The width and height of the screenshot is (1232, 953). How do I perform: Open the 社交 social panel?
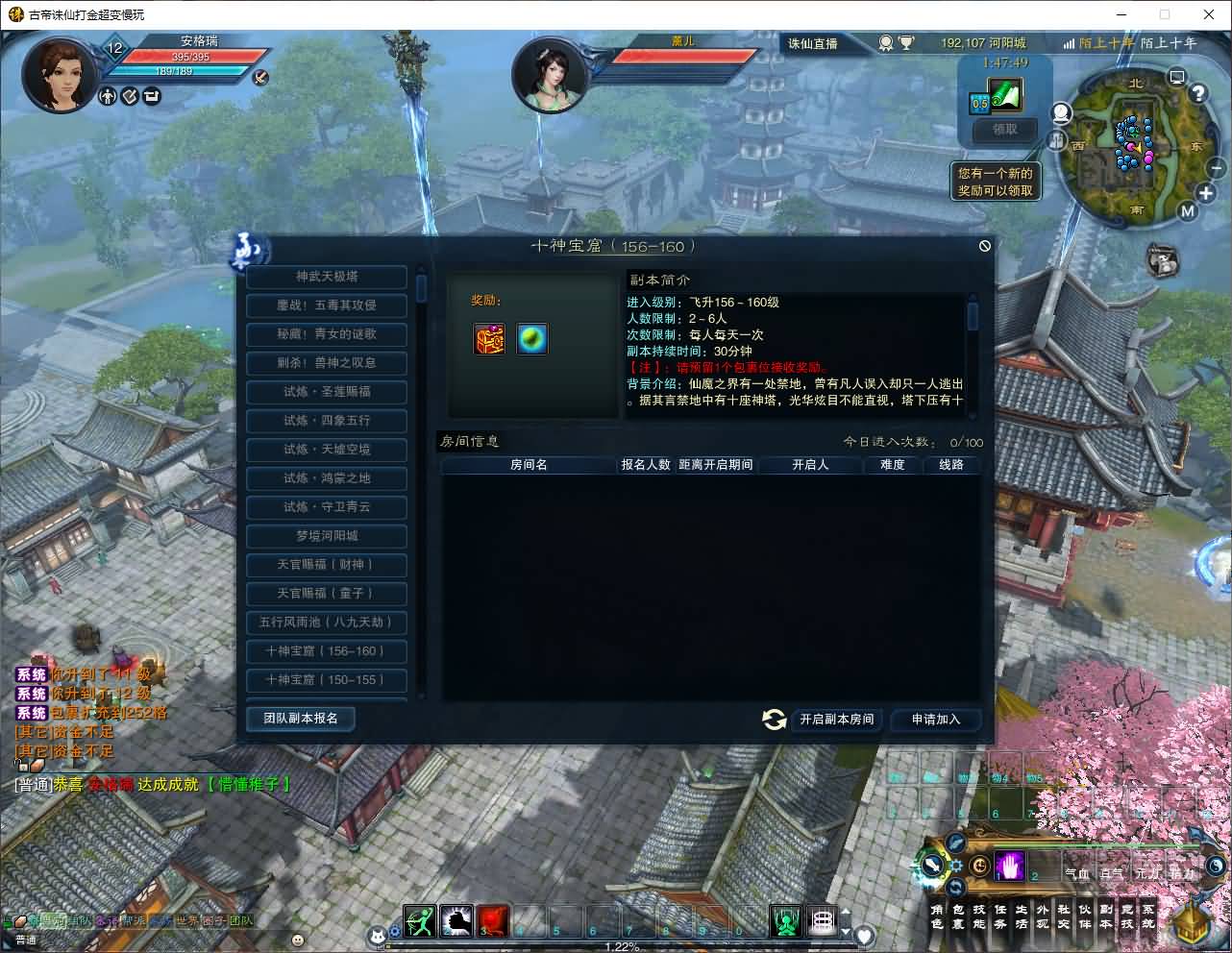click(x=1063, y=919)
